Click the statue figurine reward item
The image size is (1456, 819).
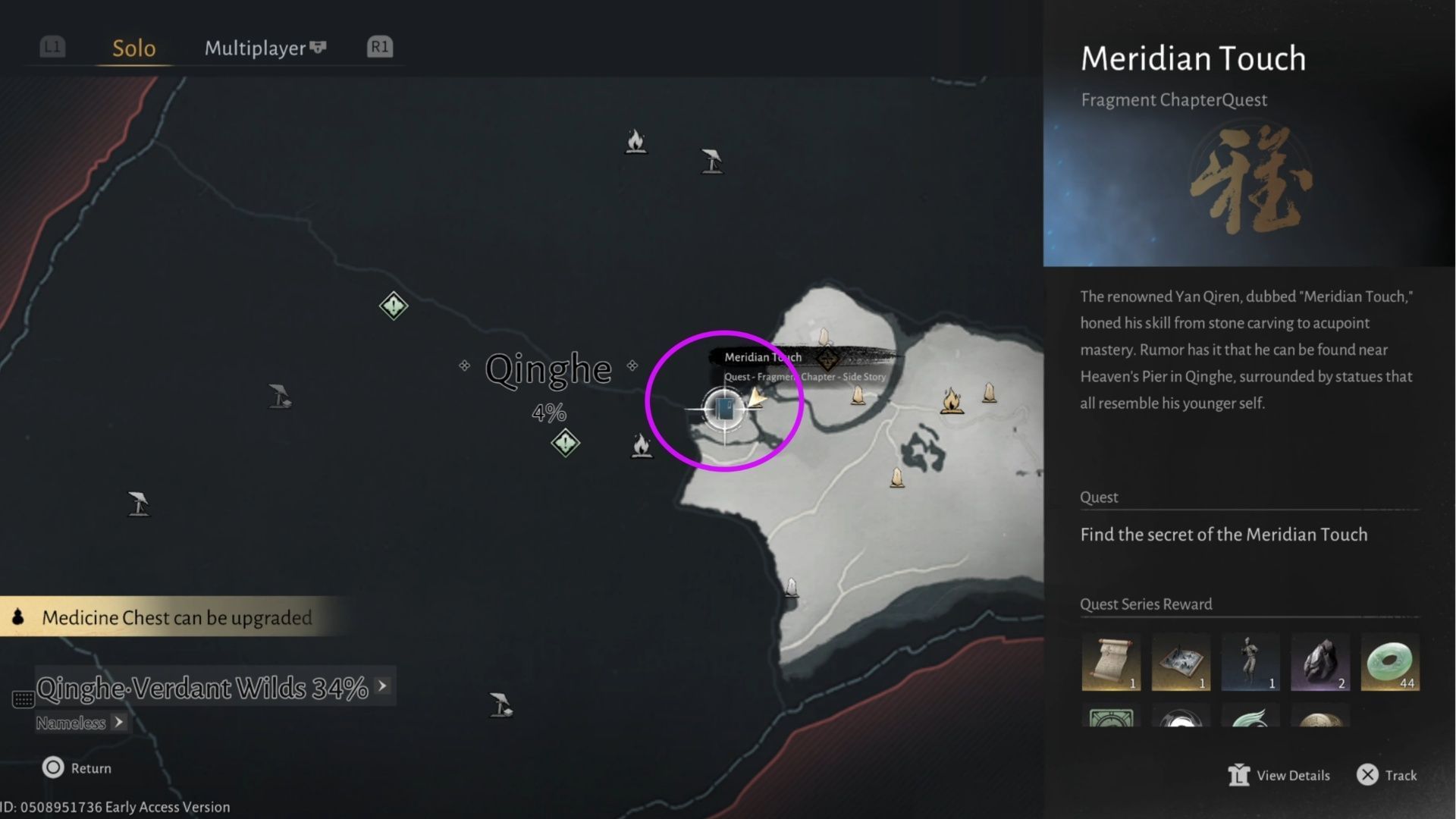click(x=1250, y=662)
